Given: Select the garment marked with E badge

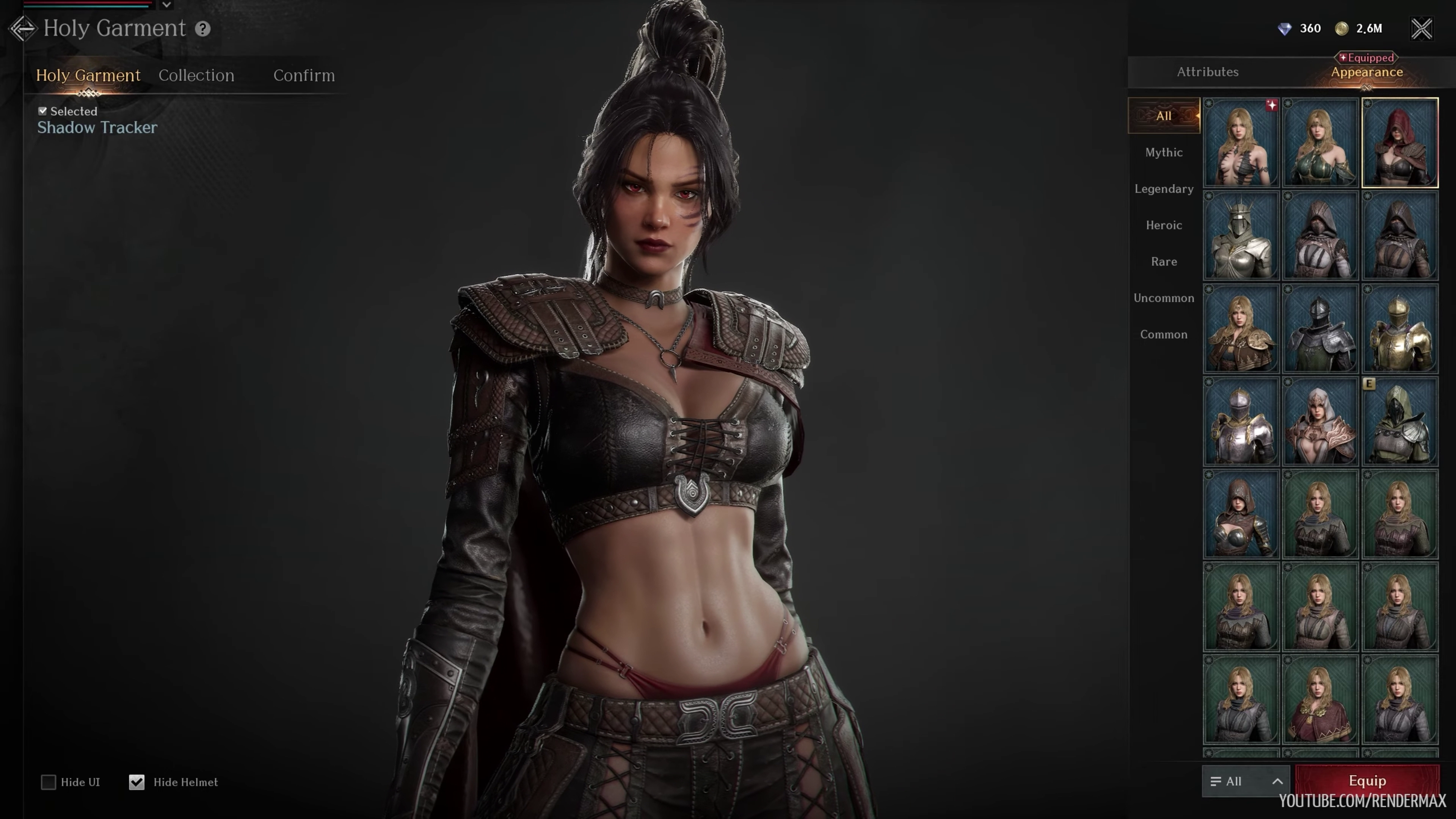Looking at the screenshot, I should [1400, 422].
